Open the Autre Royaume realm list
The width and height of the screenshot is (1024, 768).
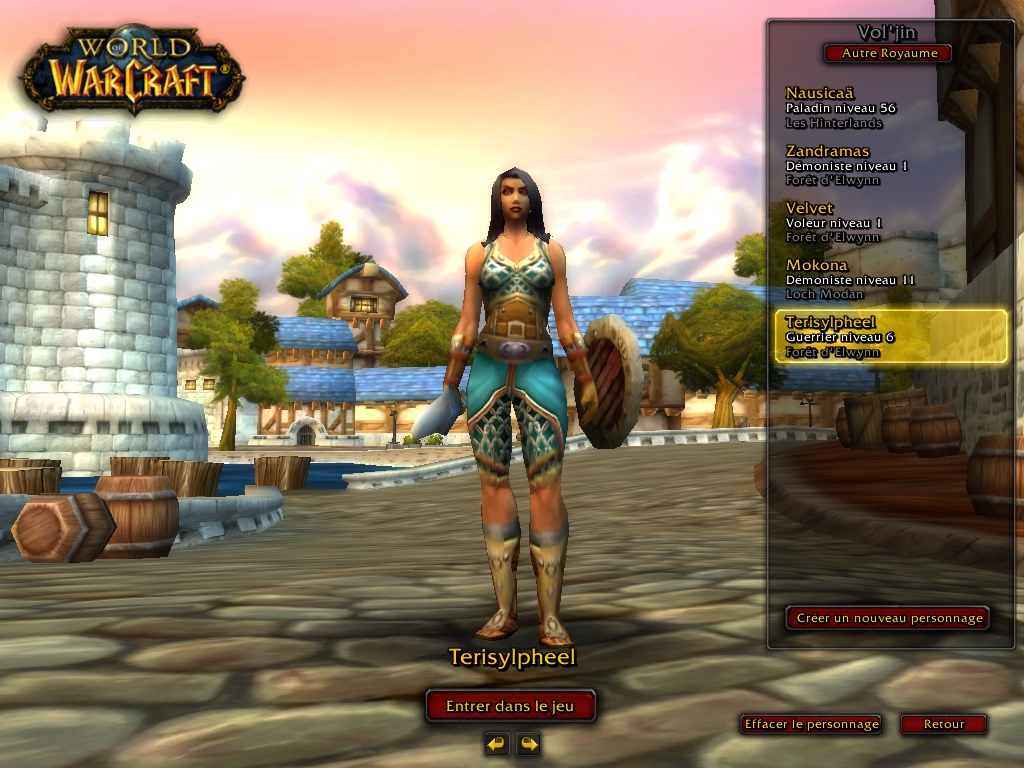coord(887,53)
